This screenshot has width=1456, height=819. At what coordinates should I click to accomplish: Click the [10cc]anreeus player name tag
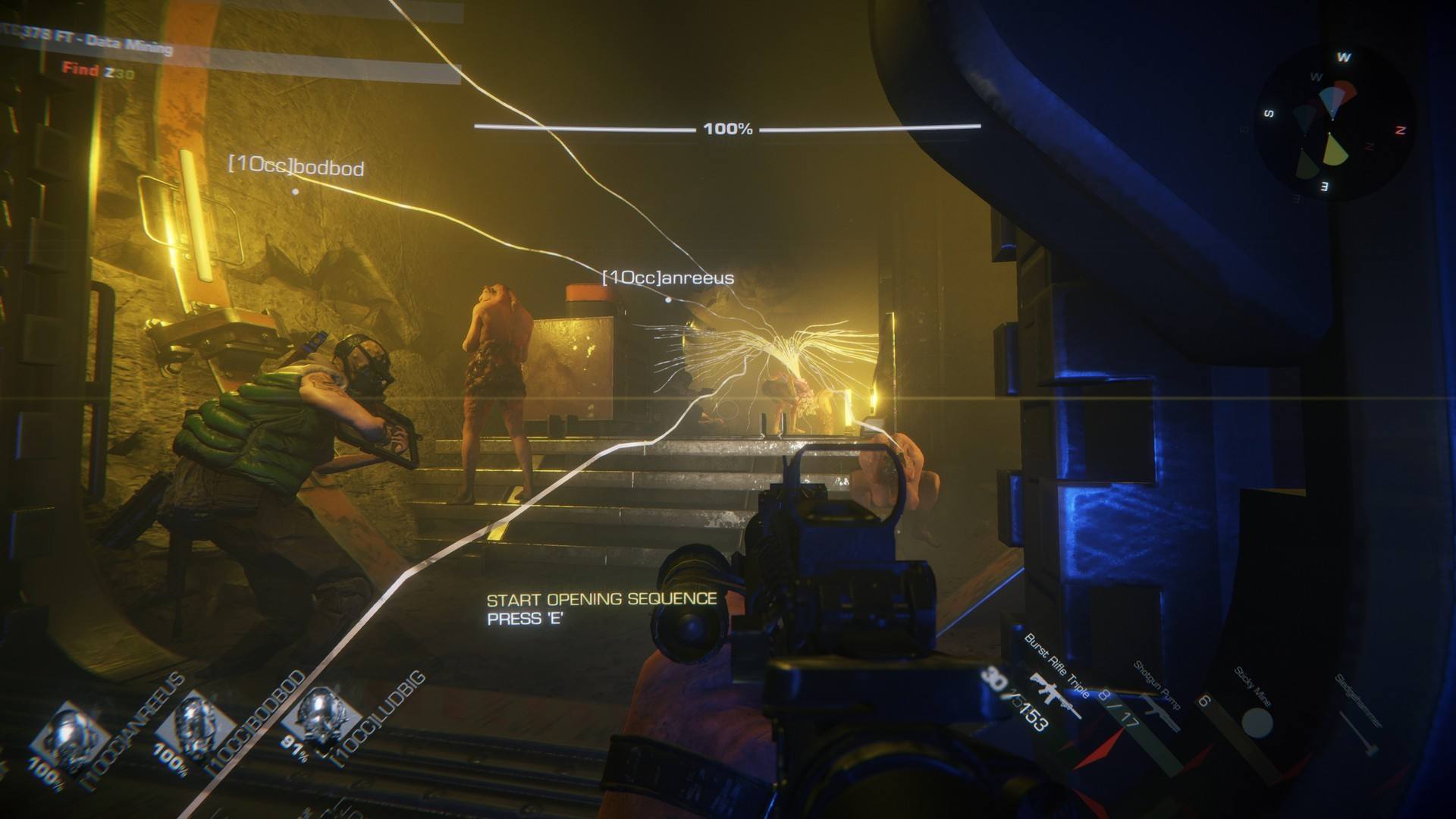pos(667,278)
